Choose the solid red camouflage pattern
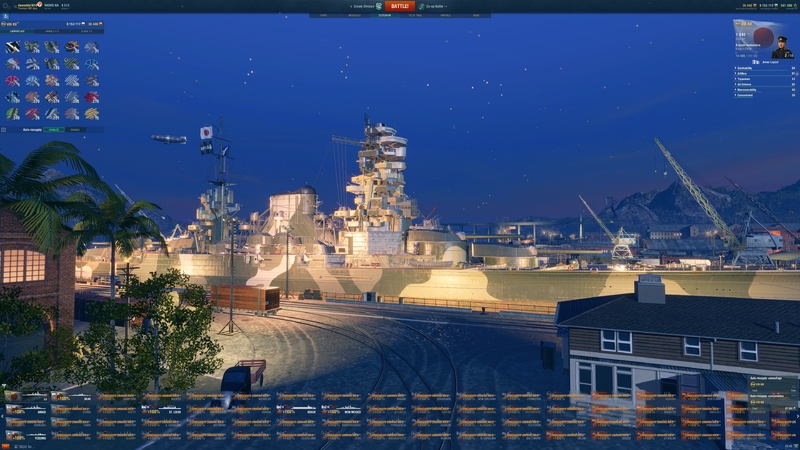This screenshot has width=800, height=450. click(91, 97)
